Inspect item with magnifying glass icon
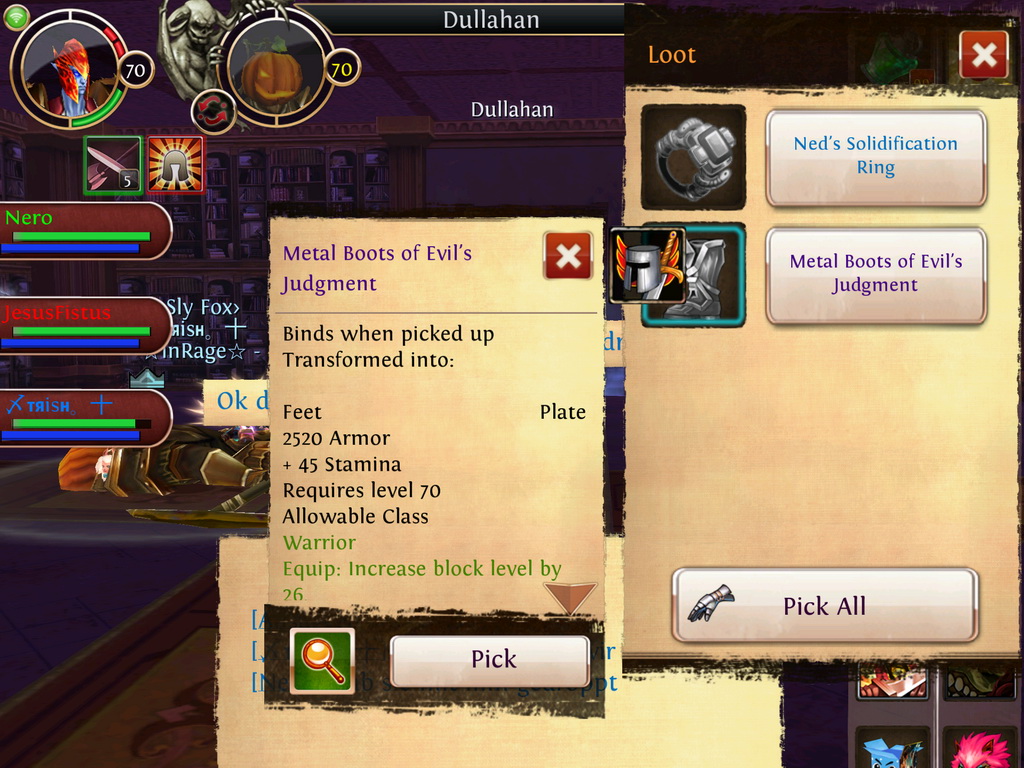This screenshot has height=768, width=1024. point(322,660)
